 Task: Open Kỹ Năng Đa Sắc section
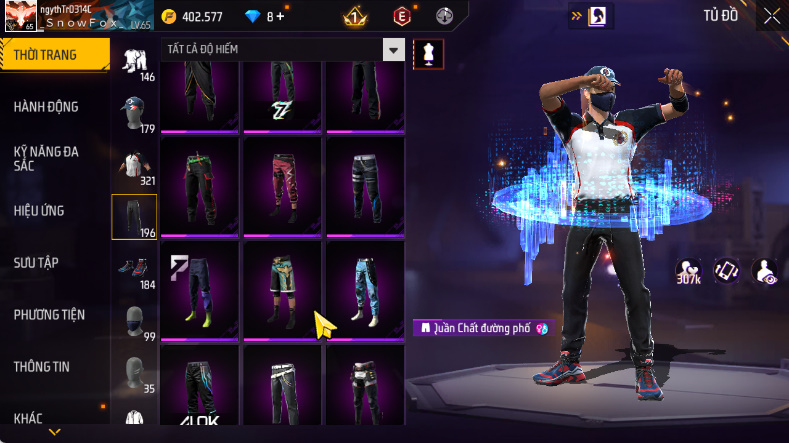tap(46, 159)
